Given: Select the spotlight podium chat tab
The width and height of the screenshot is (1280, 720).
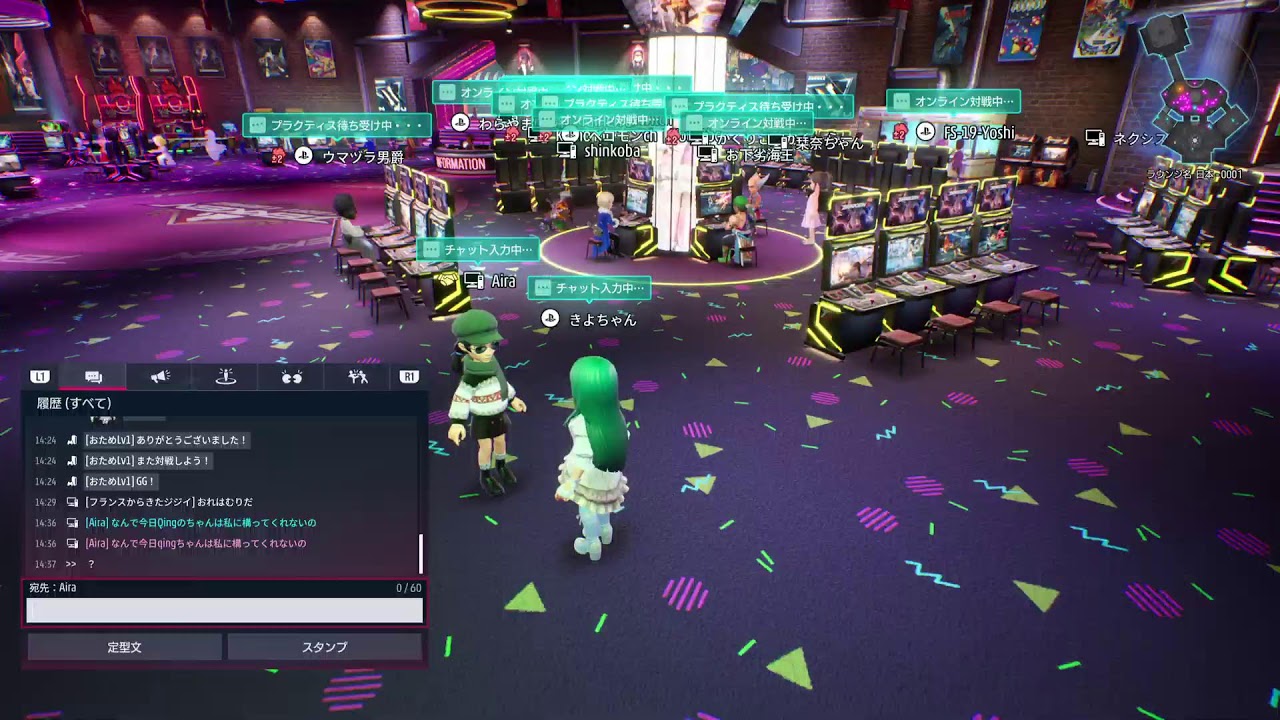Looking at the screenshot, I should (226, 377).
